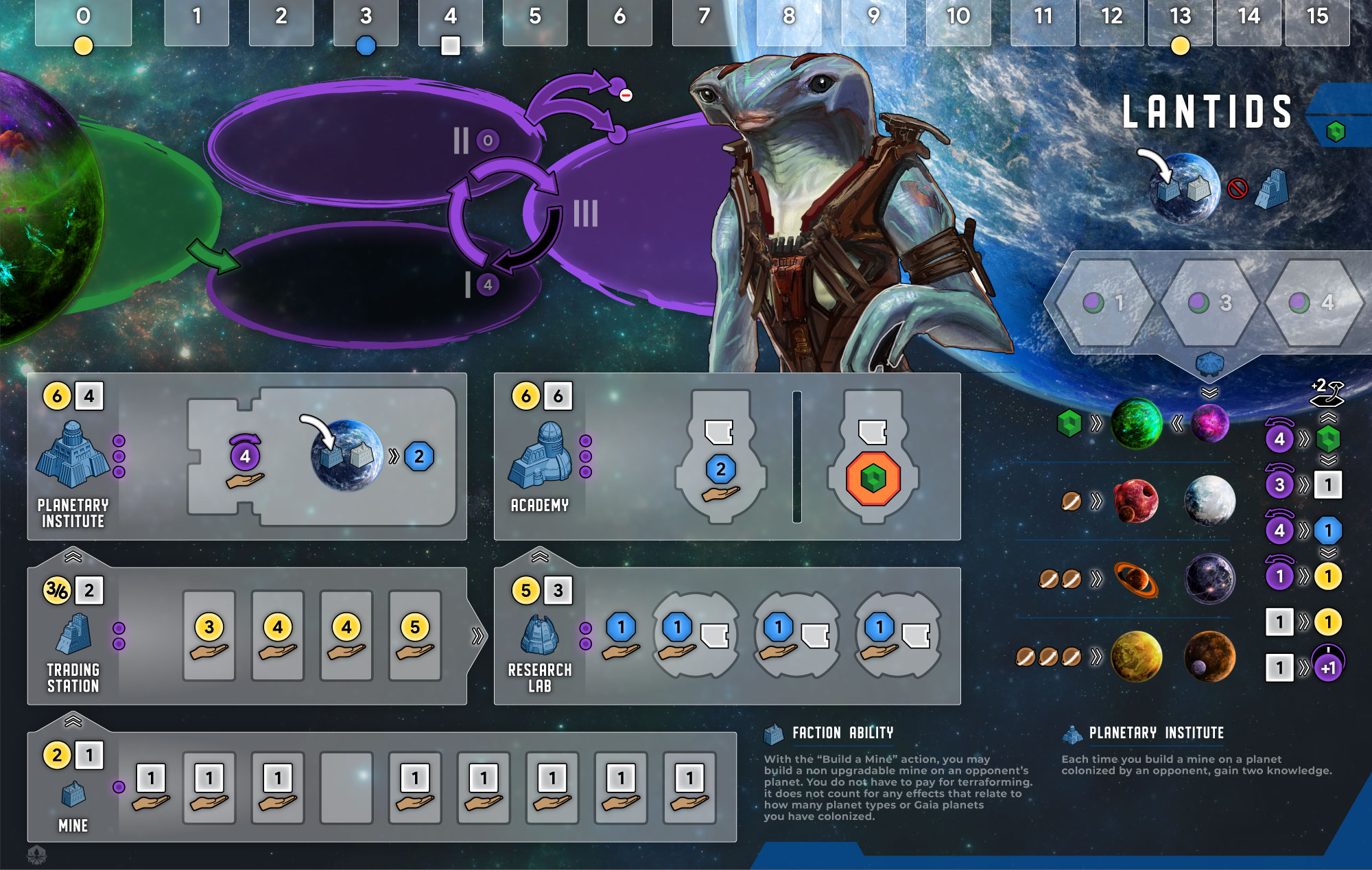Image resolution: width=1372 pixels, height=870 pixels.
Task: Choose the Research Lab building
Action: (x=540, y=635)
